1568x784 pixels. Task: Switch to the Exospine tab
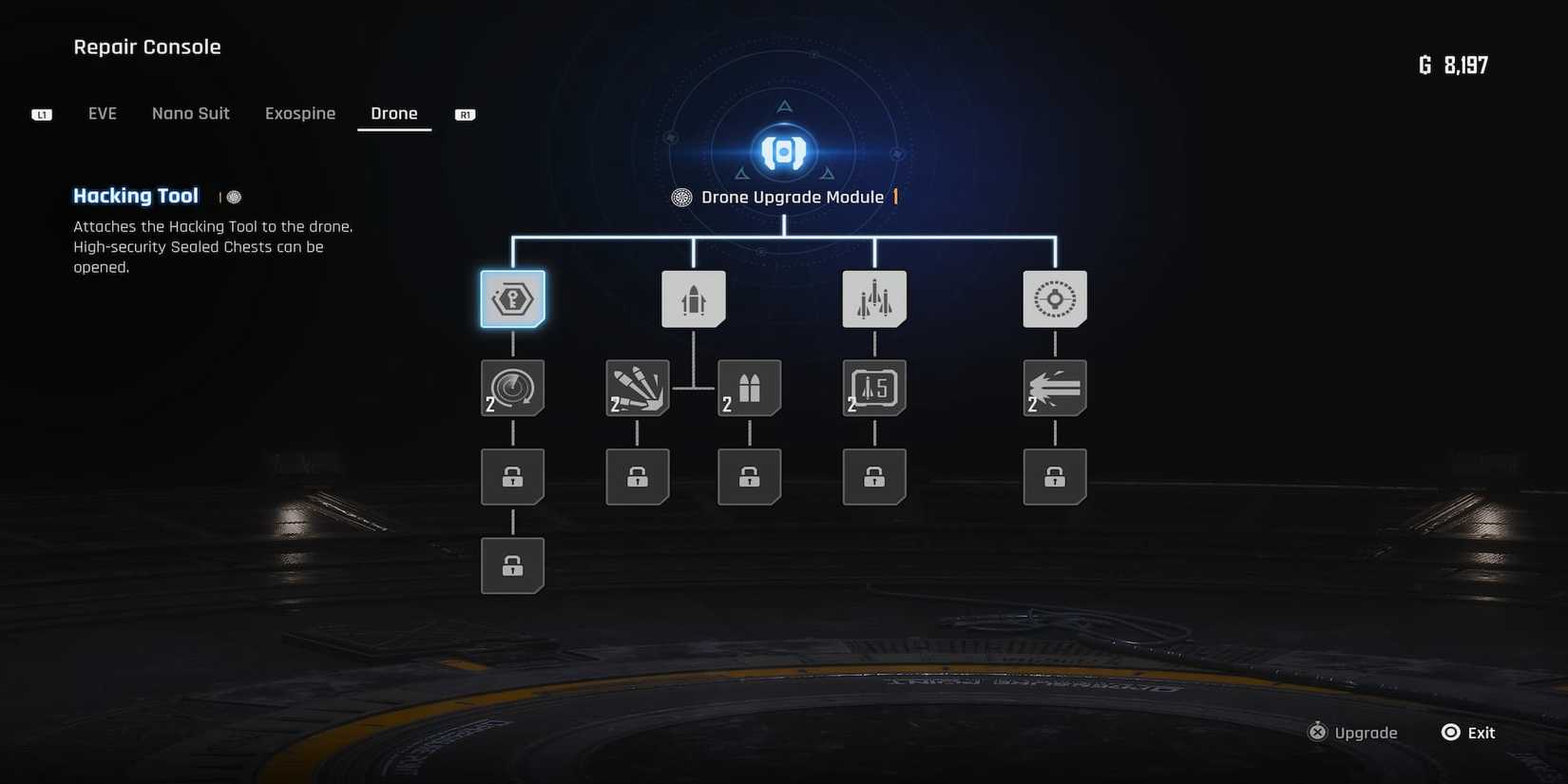(x=300, y=113)
